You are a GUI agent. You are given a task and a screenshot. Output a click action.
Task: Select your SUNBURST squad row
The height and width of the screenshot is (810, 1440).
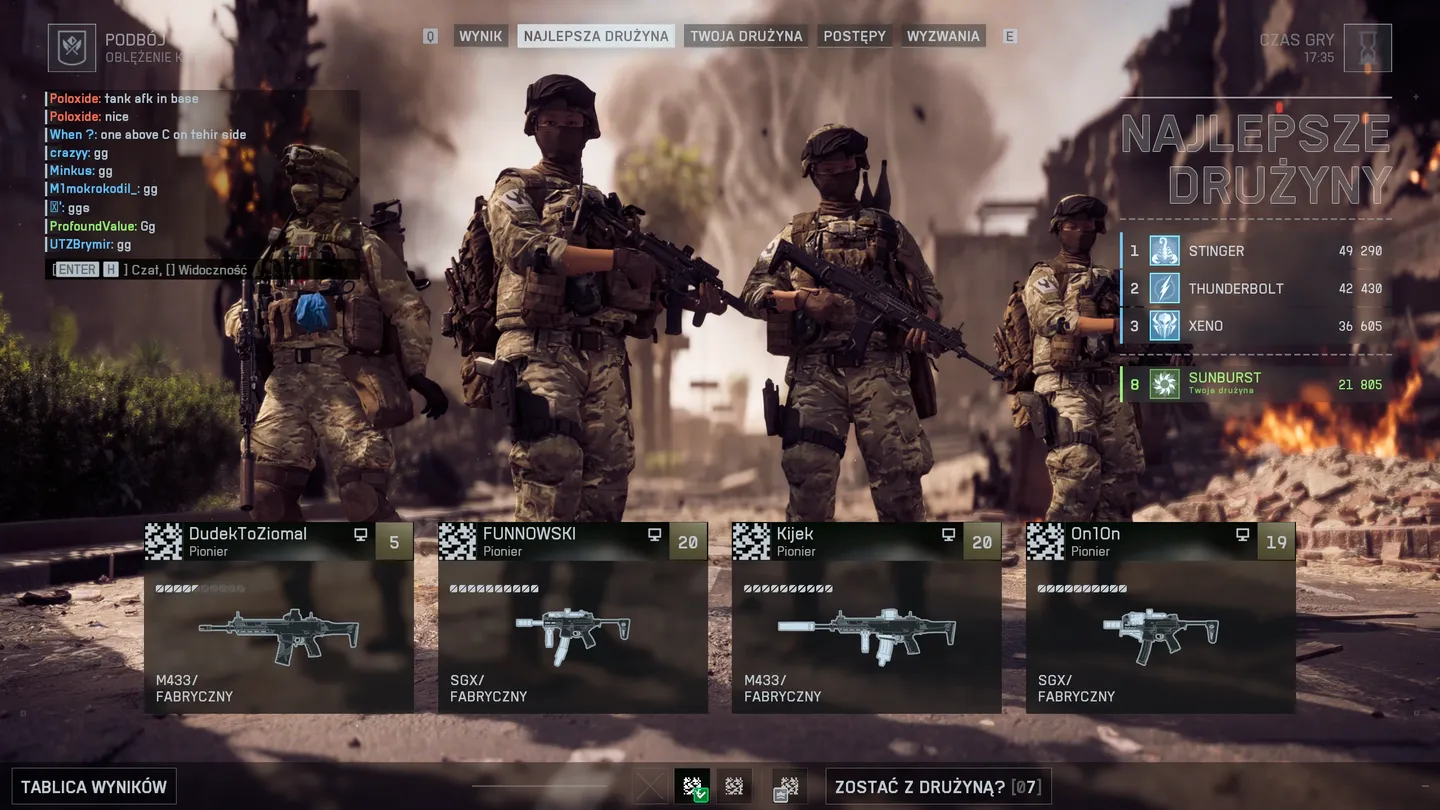(1256, 384)
